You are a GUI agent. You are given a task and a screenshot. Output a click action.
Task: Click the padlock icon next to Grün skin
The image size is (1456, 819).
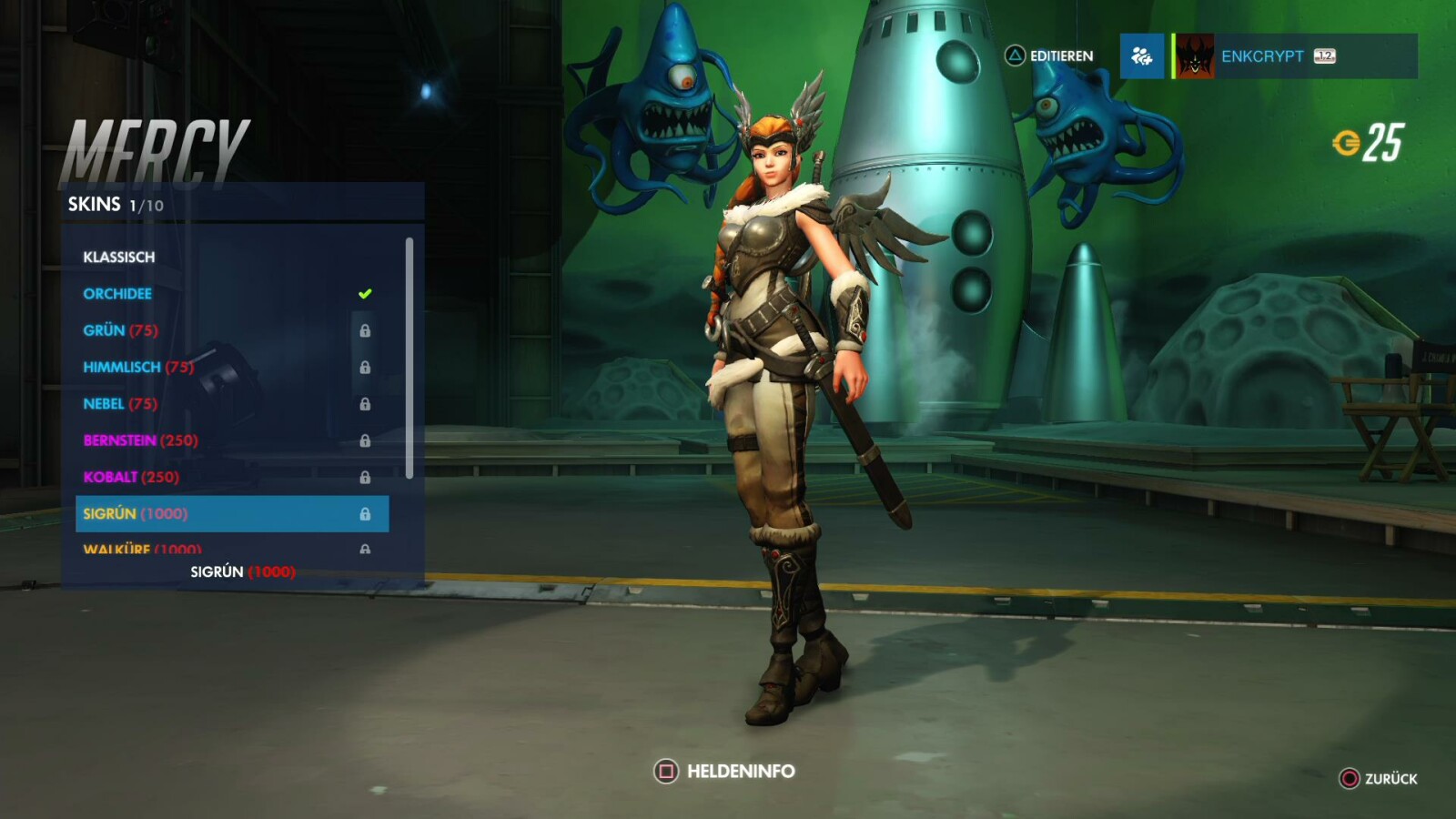pyautogui.click(x=367, y=331)
